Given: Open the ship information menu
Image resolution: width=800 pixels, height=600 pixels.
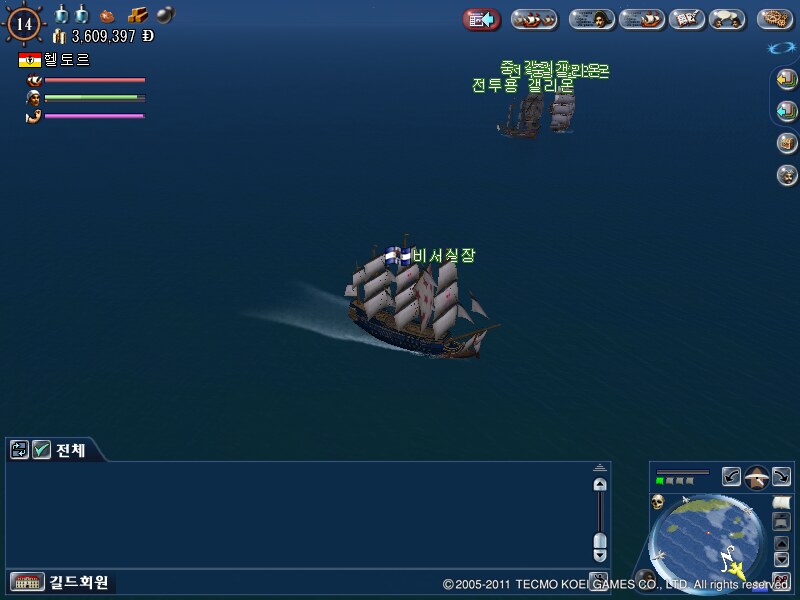Looking at the screenshot, I should [641, 19].
